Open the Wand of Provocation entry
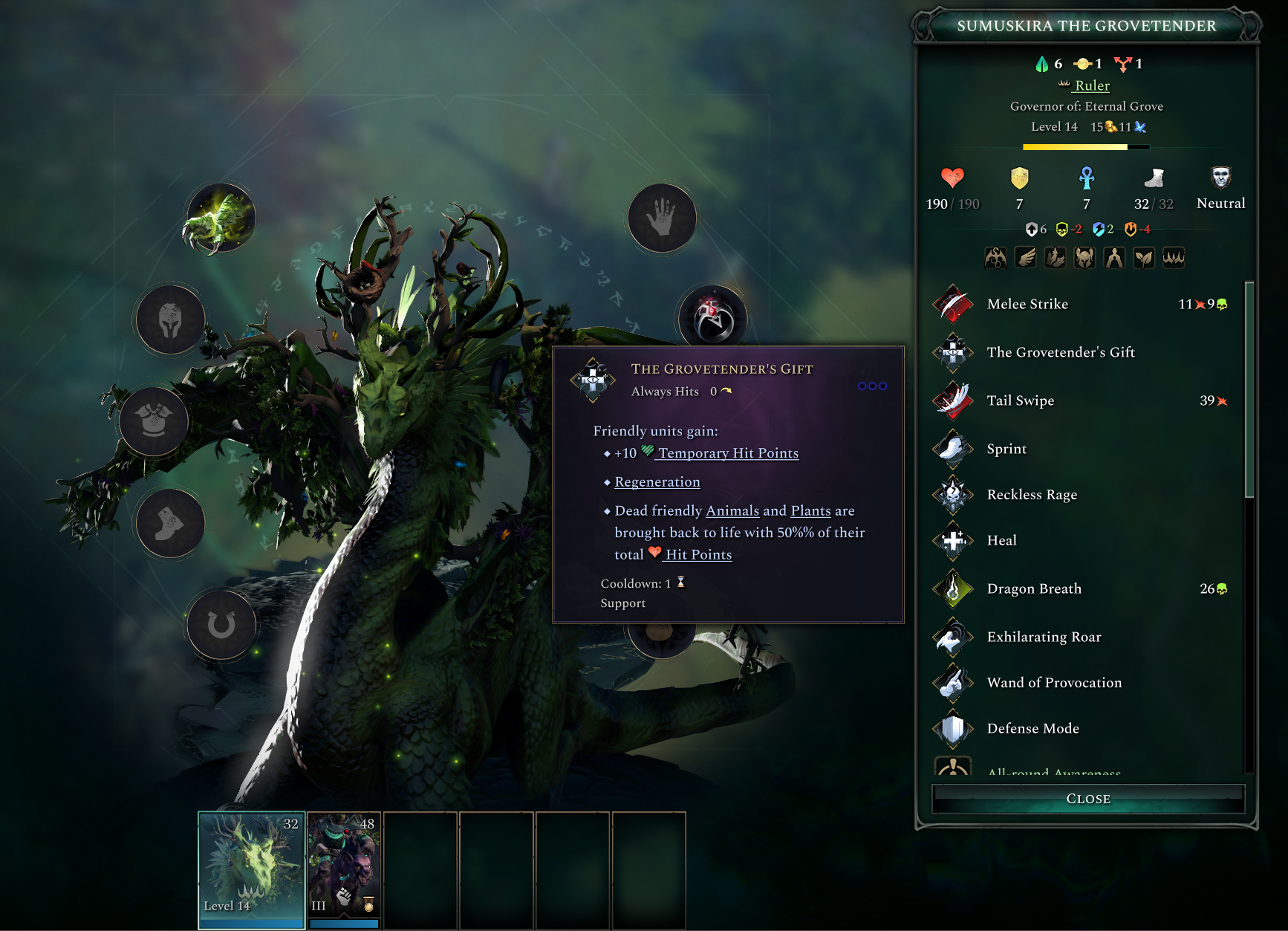Image resolution: width=1288 pixels, height=931 pixels. [x=1053, y=683]
